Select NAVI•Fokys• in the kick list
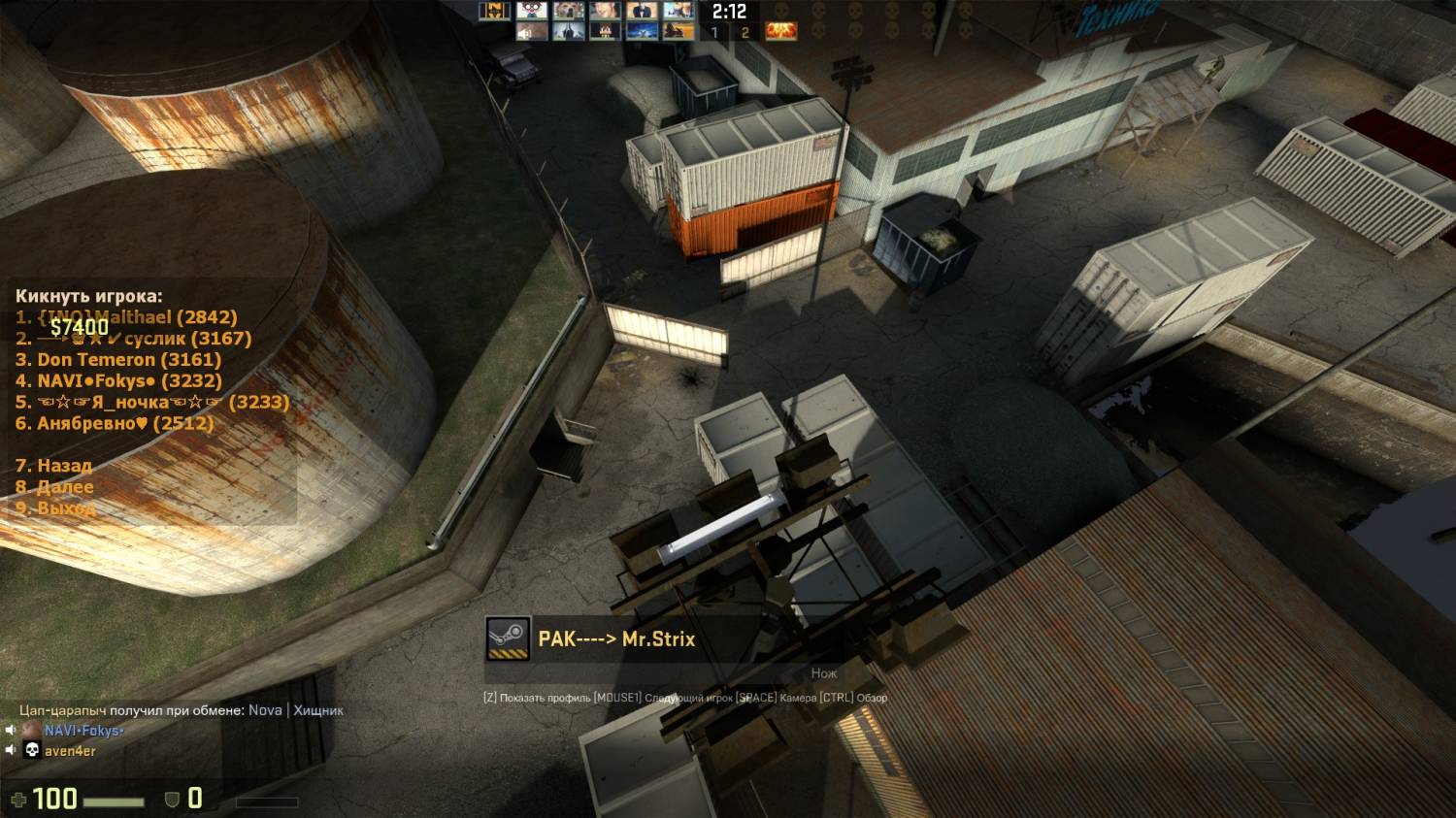 118,381
